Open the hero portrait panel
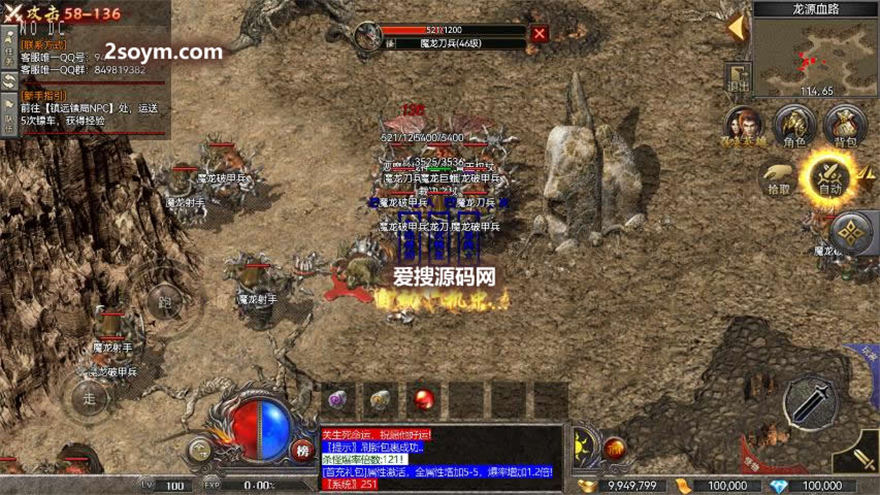 coord(742,126)
